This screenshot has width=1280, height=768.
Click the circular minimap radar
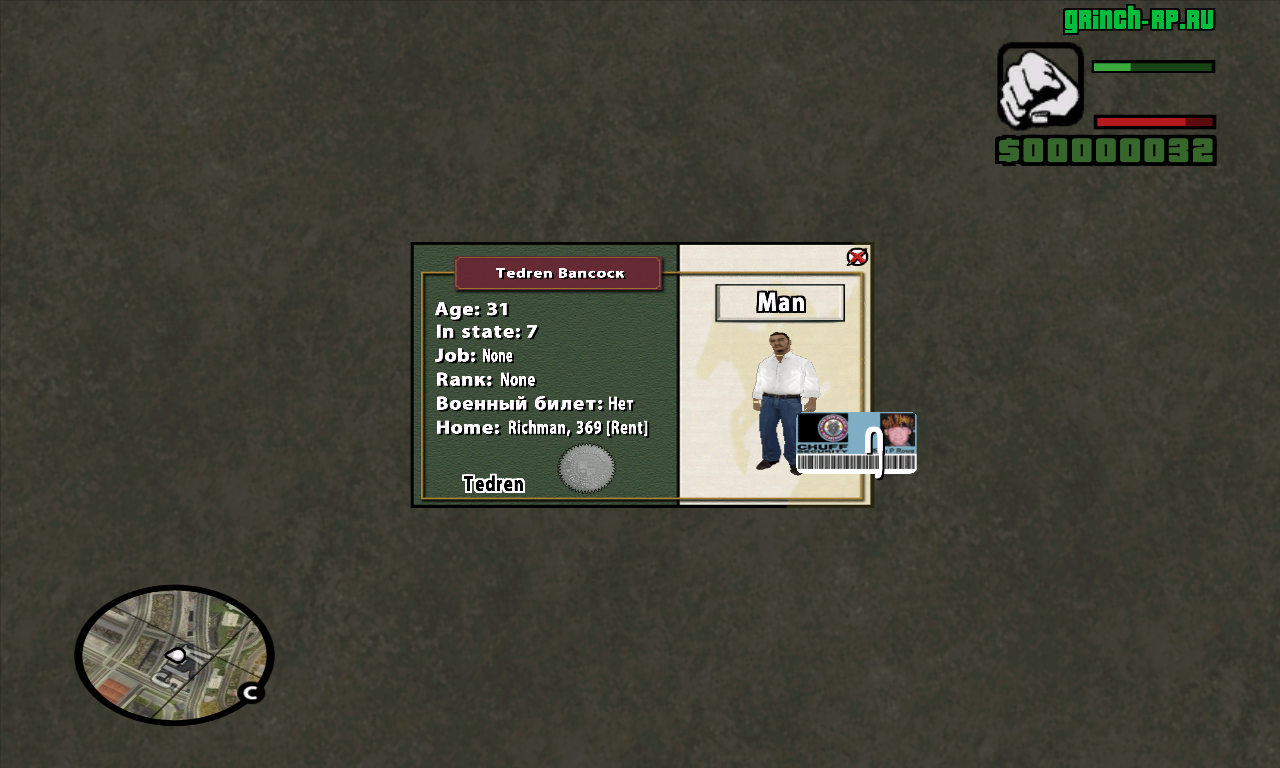pos(174,655)
